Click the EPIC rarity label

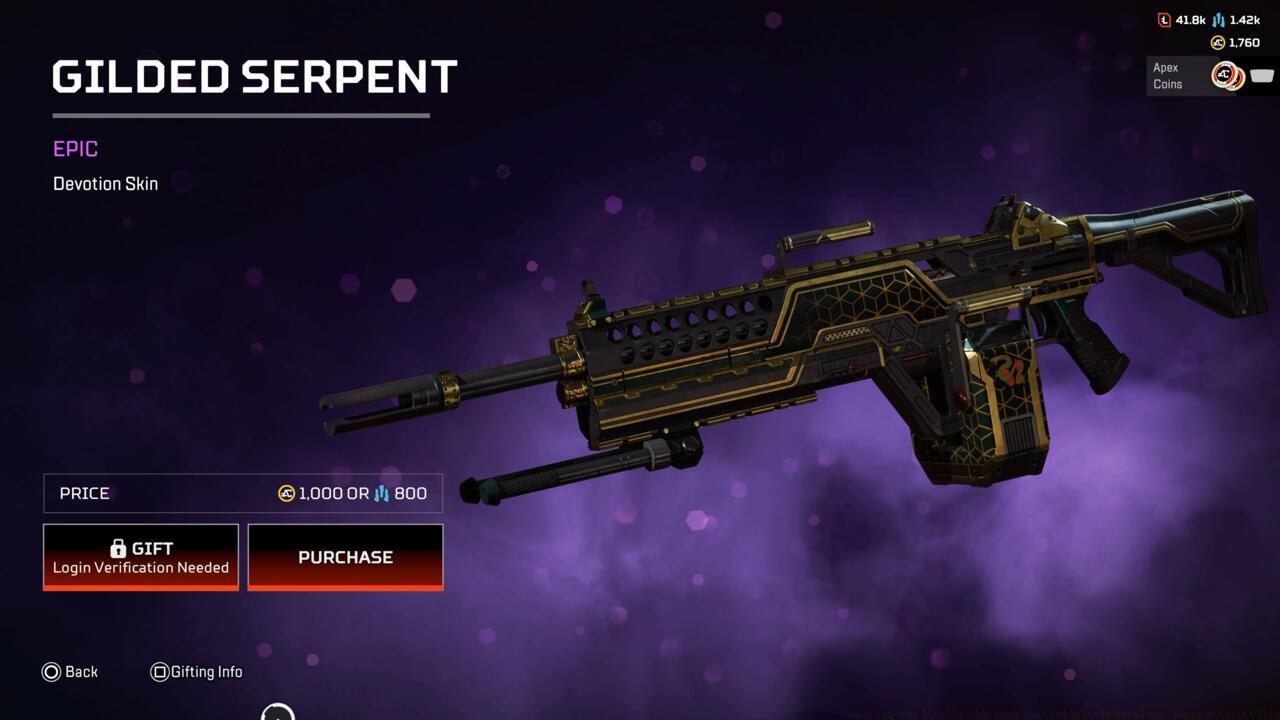[x=74, y=148]
